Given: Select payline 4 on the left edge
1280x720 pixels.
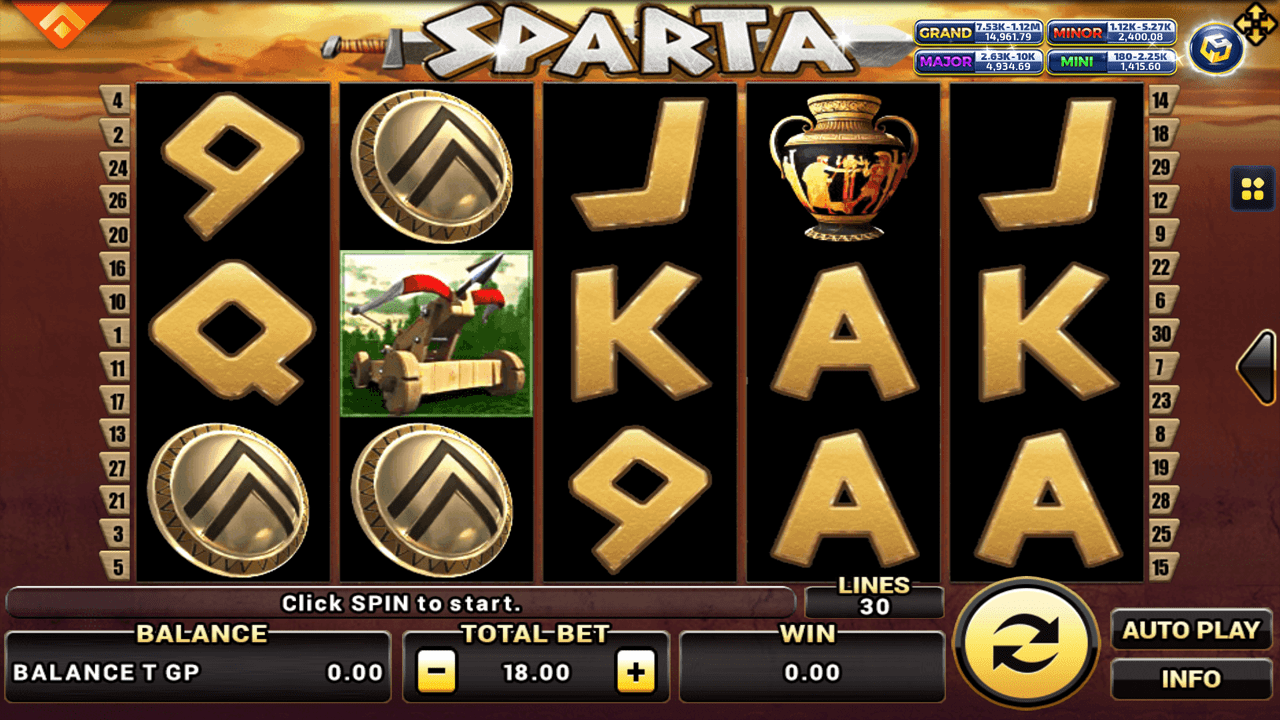Looking at the screenshot, I should point(117,98).
